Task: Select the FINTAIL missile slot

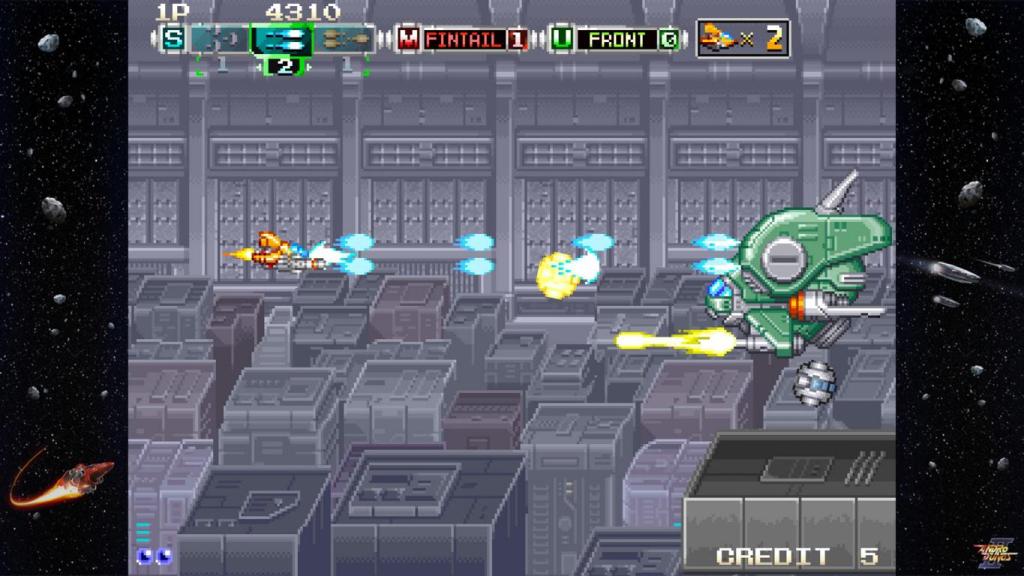Action: pyautogui.click(x=463, y=40)
